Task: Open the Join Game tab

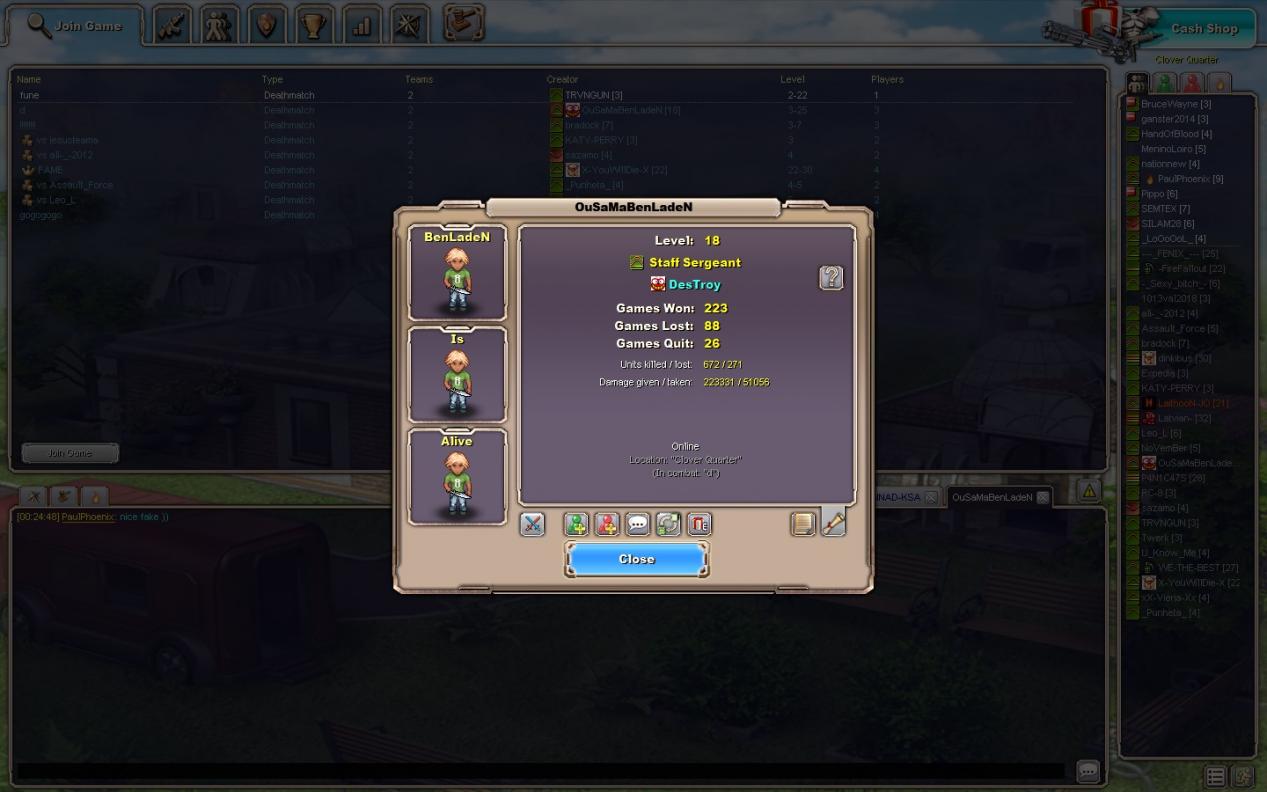Action: tap(75, 26)
